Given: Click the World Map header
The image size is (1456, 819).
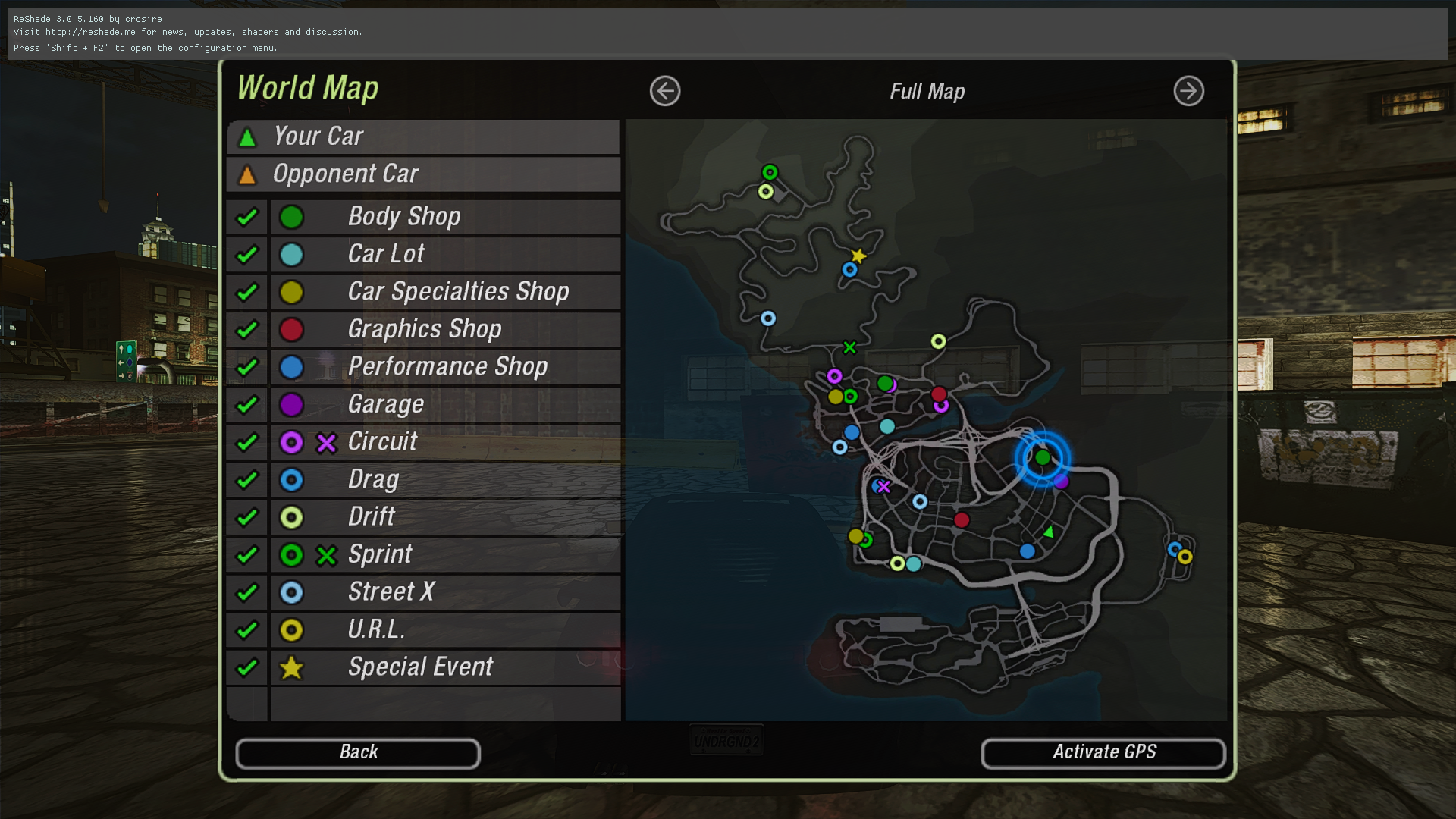Looking at the screenshot, I should click(307, 88).
